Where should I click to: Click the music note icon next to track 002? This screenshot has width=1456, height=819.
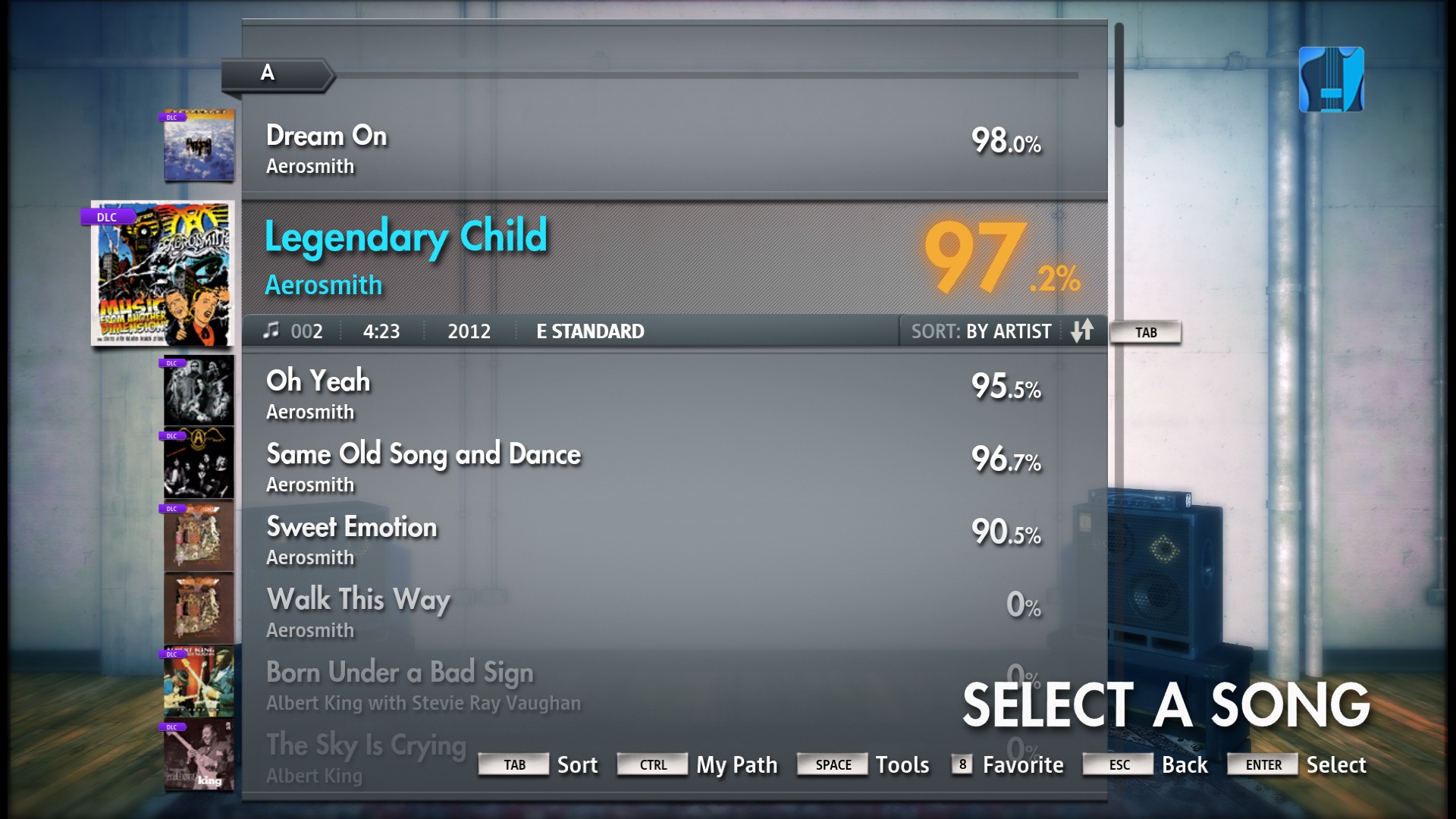point(271,331)
